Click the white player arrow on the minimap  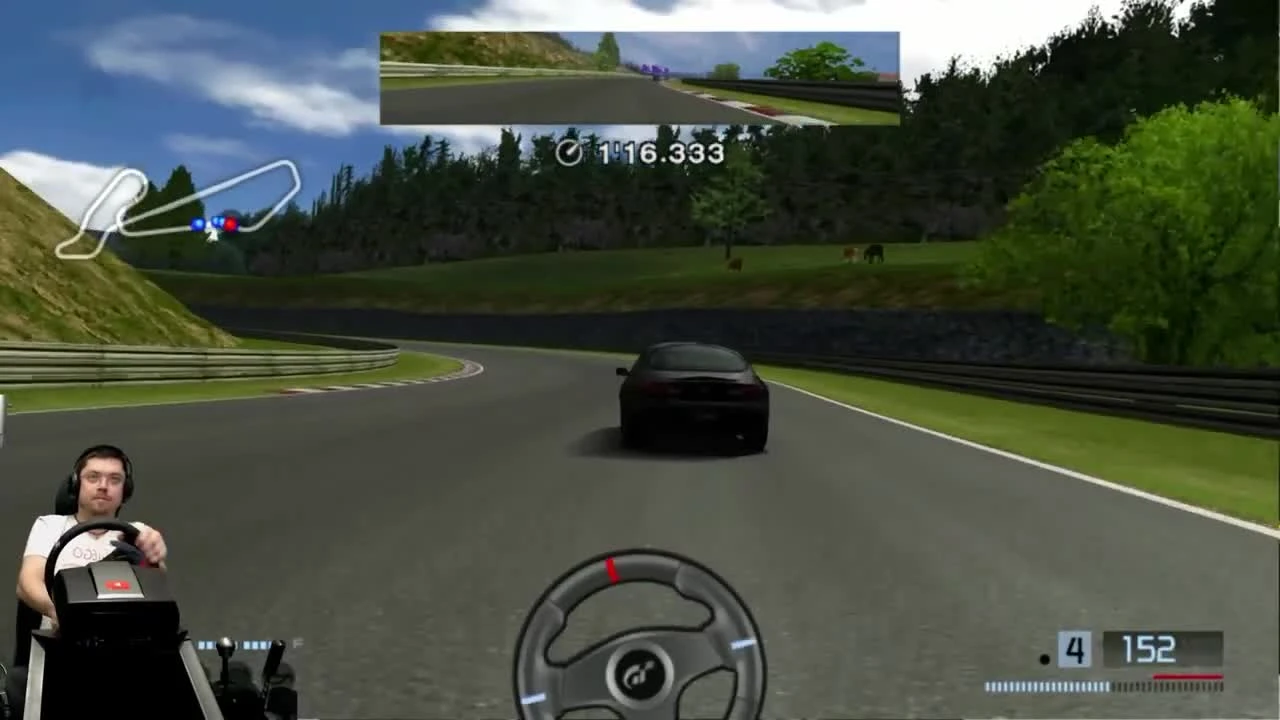[x=211, y=237]
